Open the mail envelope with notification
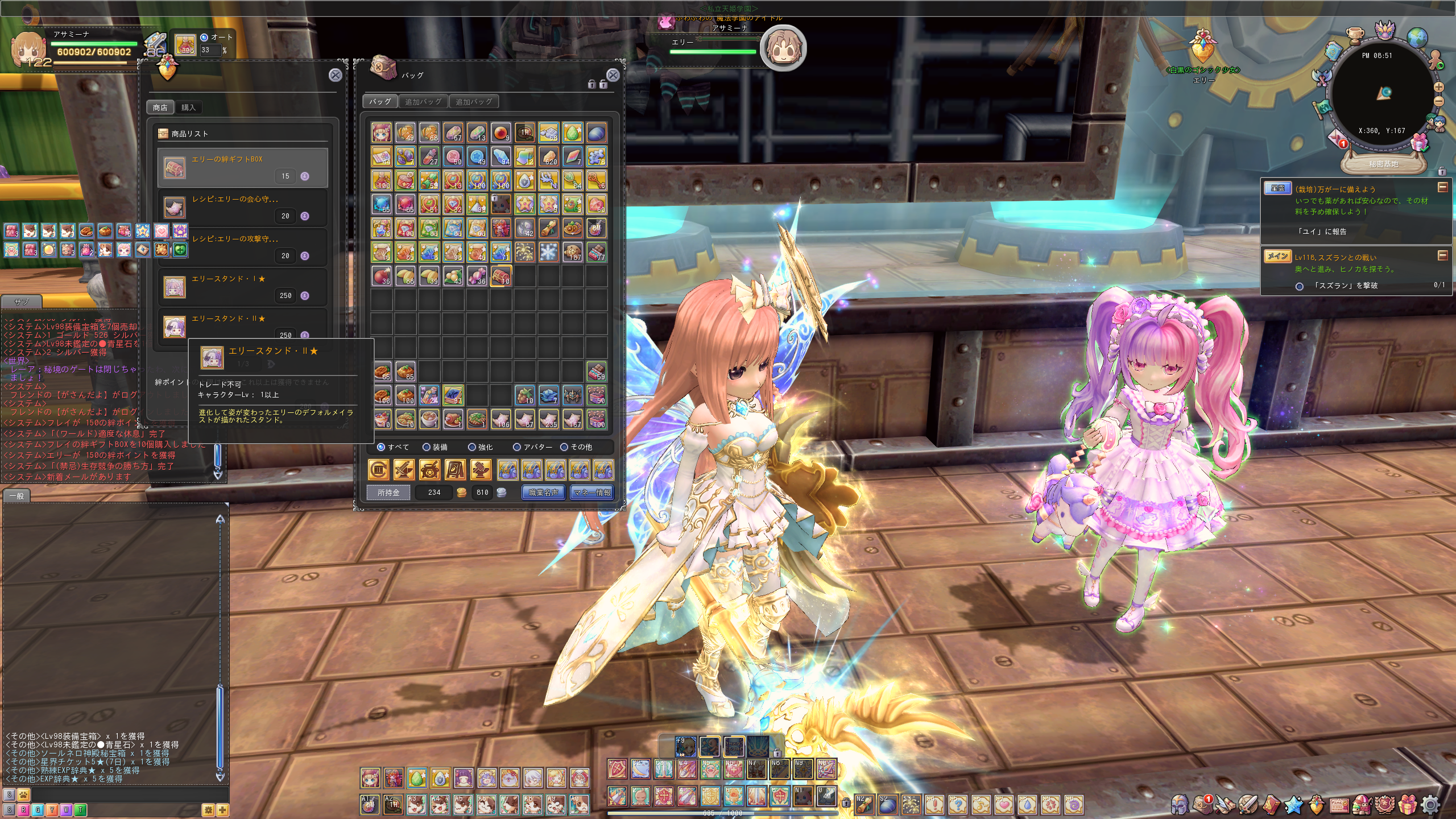This screenshot has height=819, width=1456. 1337,139
